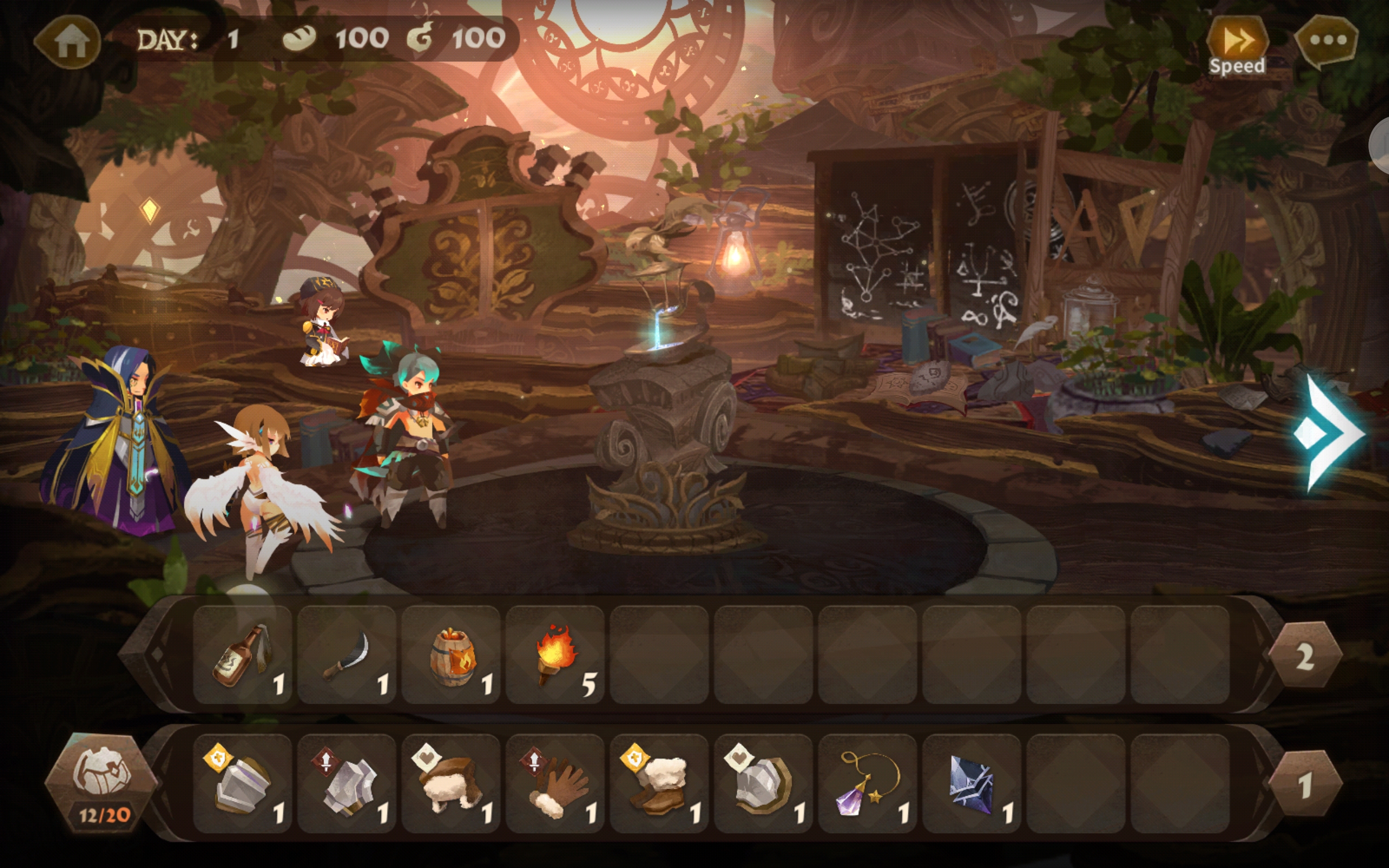Advance with the glowing right arrow

[x=1328, y=434]
